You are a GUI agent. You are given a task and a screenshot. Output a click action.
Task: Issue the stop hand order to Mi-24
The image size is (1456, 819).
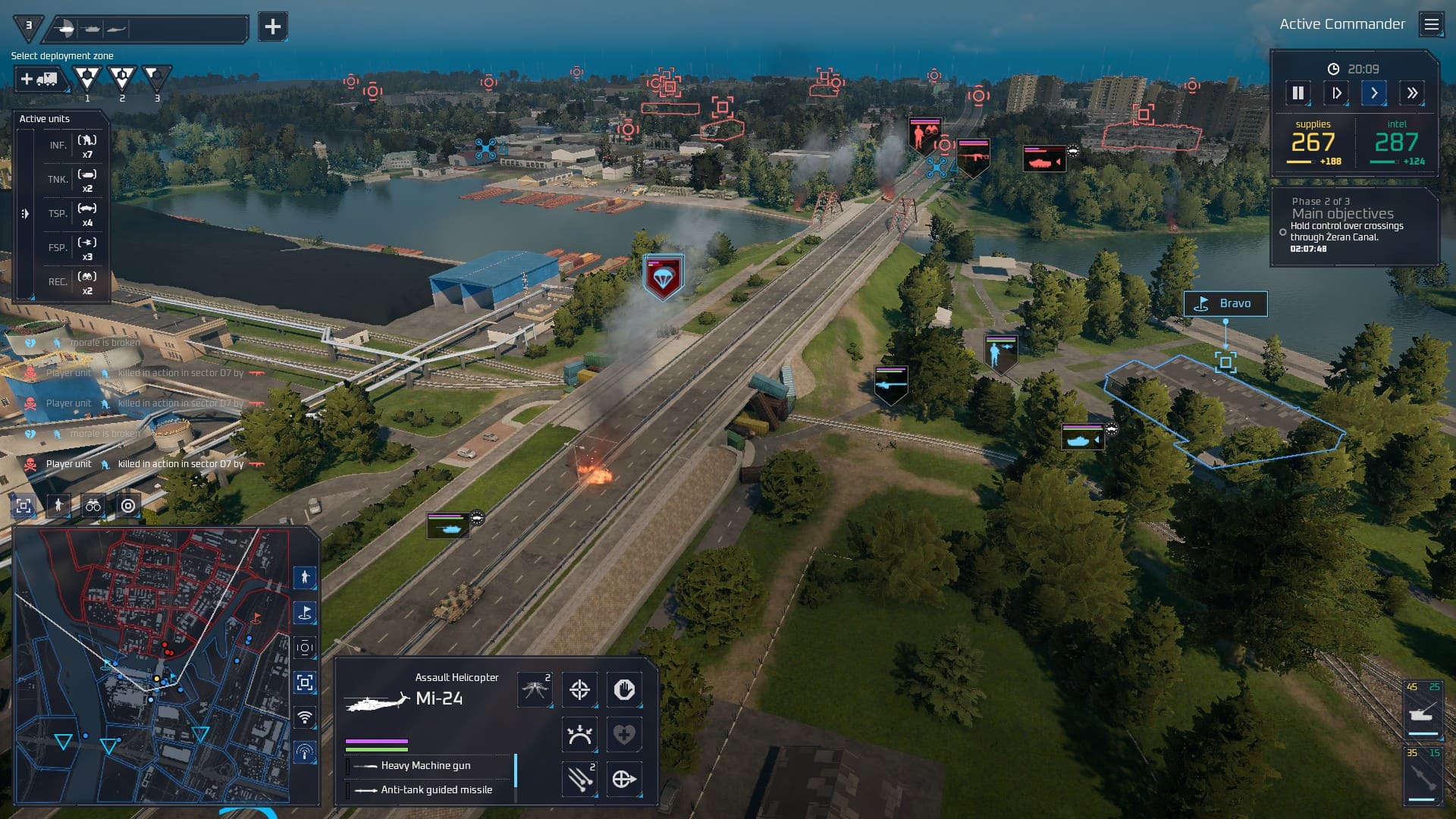point(624,690)
